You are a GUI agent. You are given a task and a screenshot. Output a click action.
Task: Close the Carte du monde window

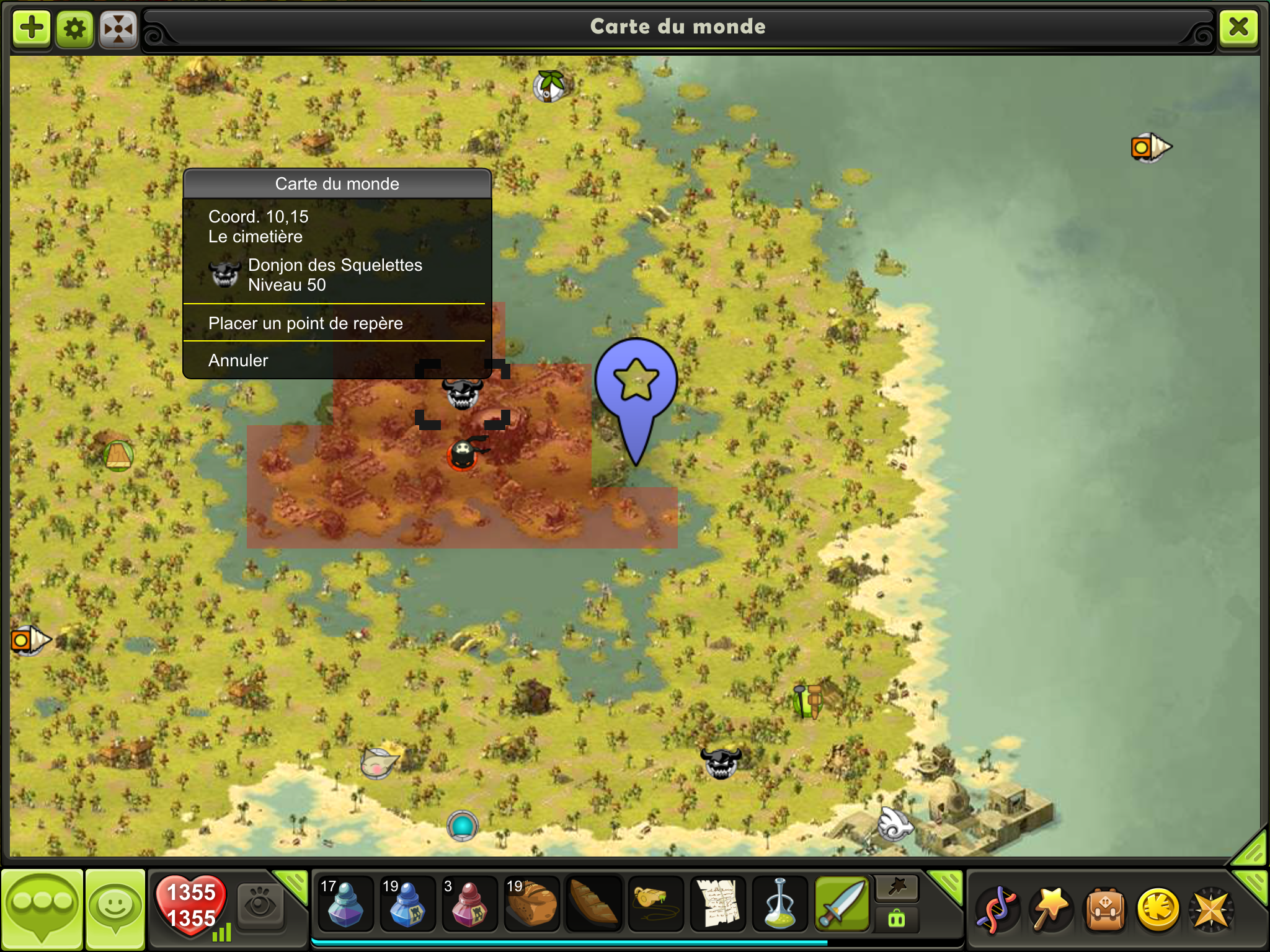click(1238, 27)
